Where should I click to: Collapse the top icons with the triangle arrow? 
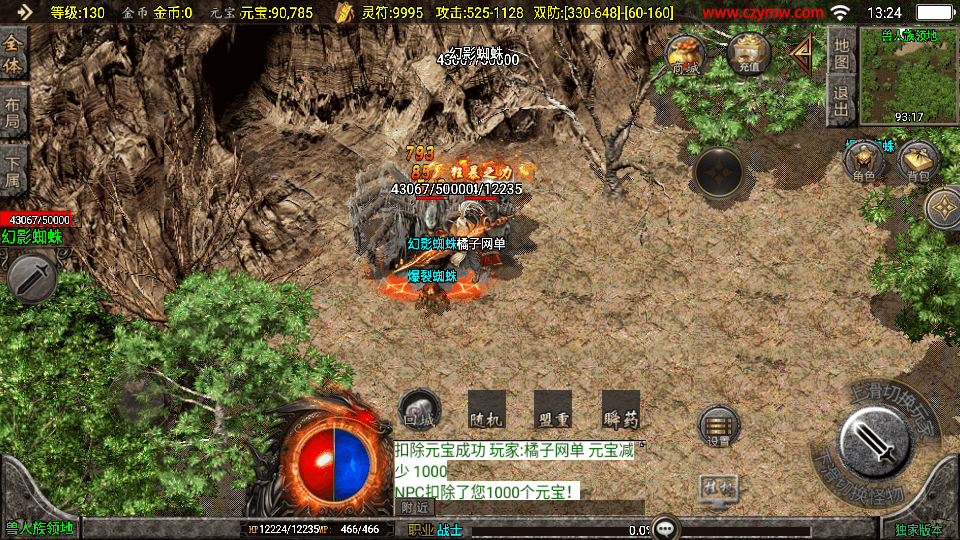point(803,55)
